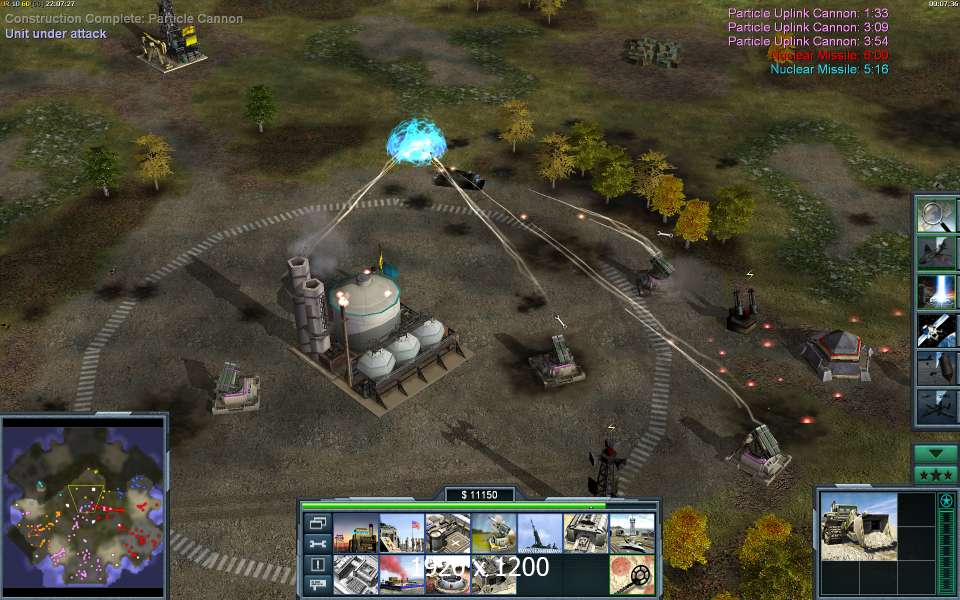Image resolution: width=960 pixels, height=600 pixels.
Task: Call the jet aircraft strike power
Action: point(936,254)
